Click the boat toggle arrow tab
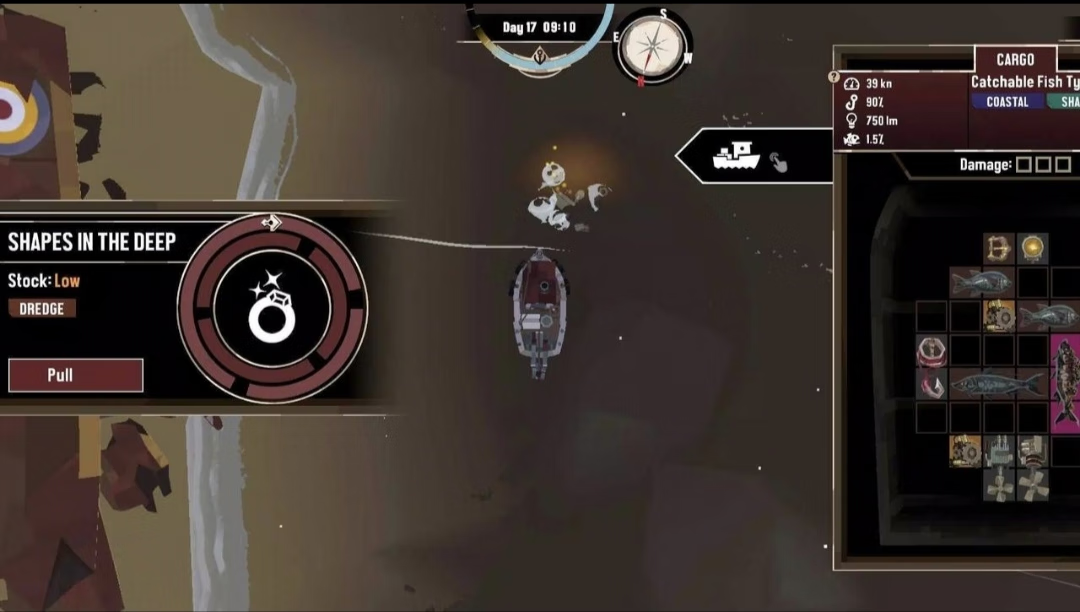This screenshot has width=1080, height=612. tap(753, 156)
